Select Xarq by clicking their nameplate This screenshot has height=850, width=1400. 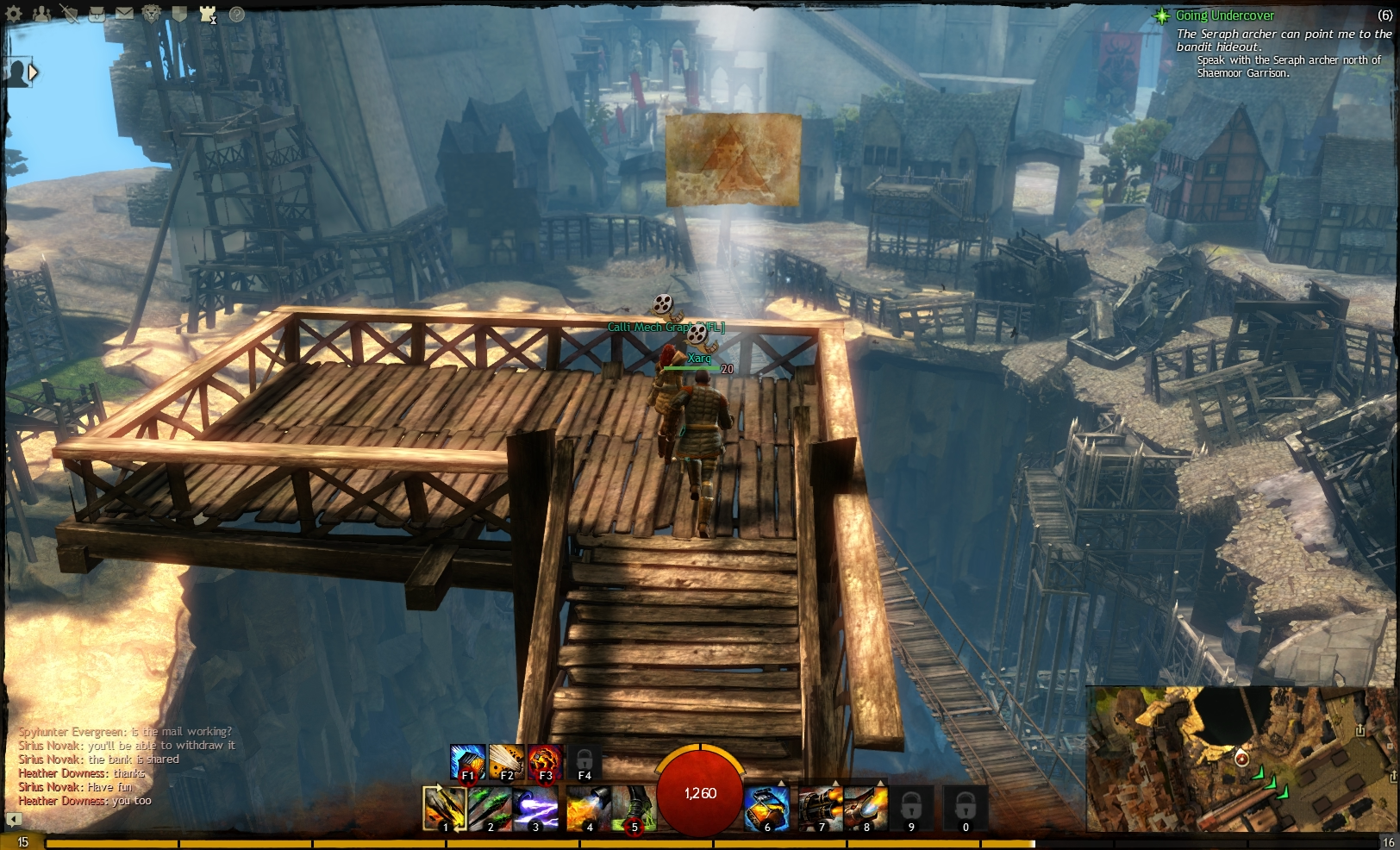pos(702,358)
